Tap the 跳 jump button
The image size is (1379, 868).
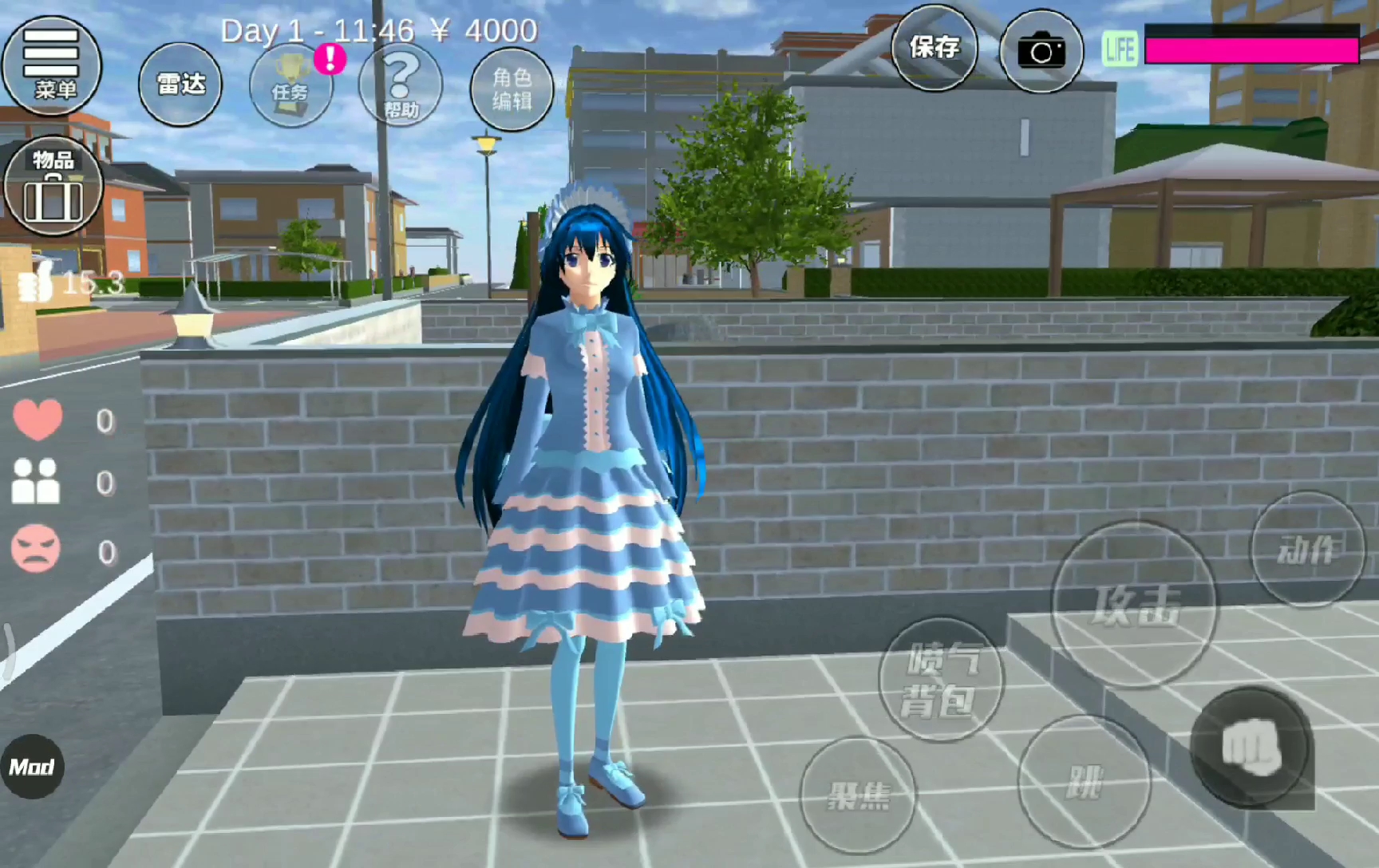click(1084, 782)
